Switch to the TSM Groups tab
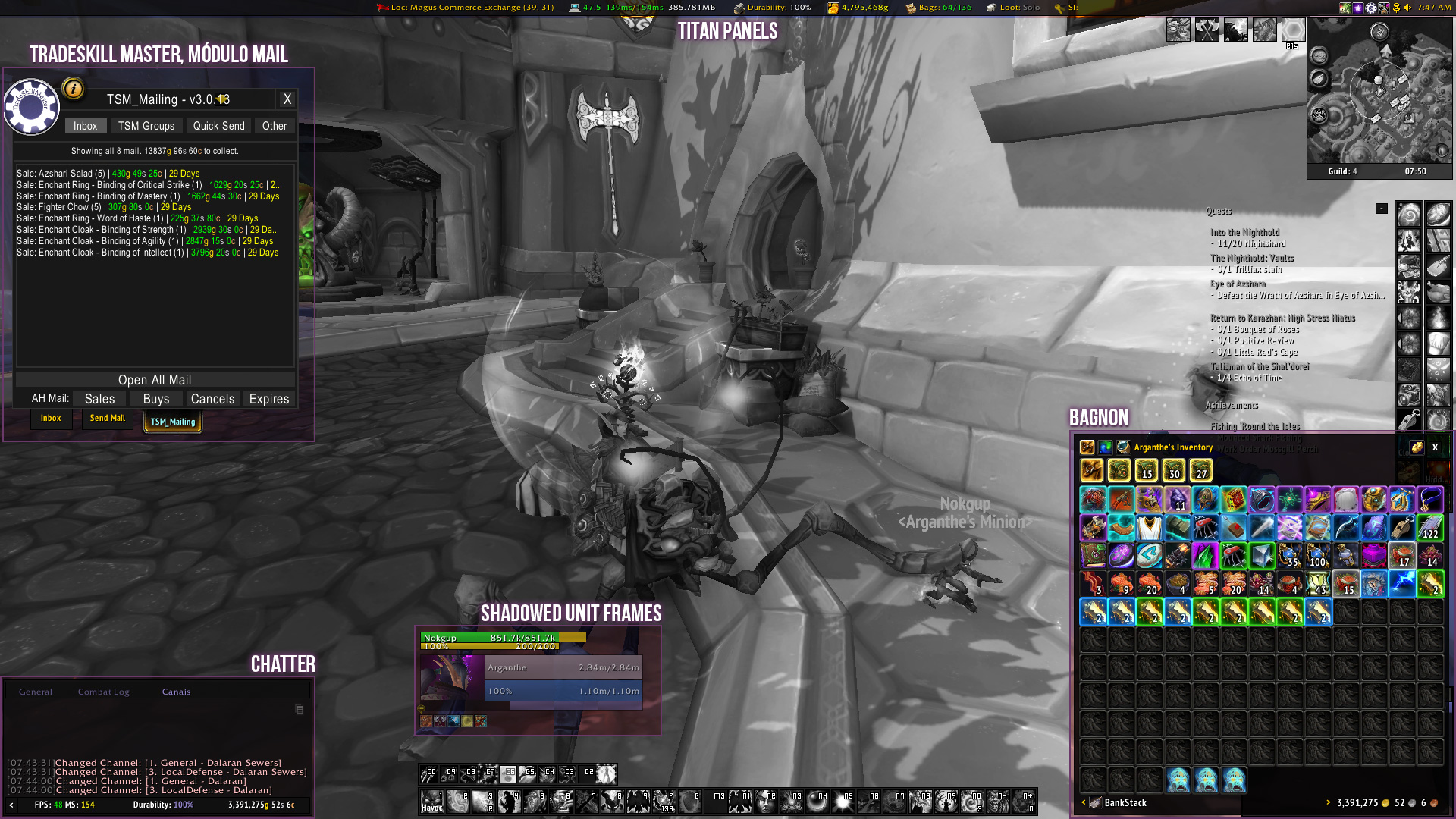 146,126
